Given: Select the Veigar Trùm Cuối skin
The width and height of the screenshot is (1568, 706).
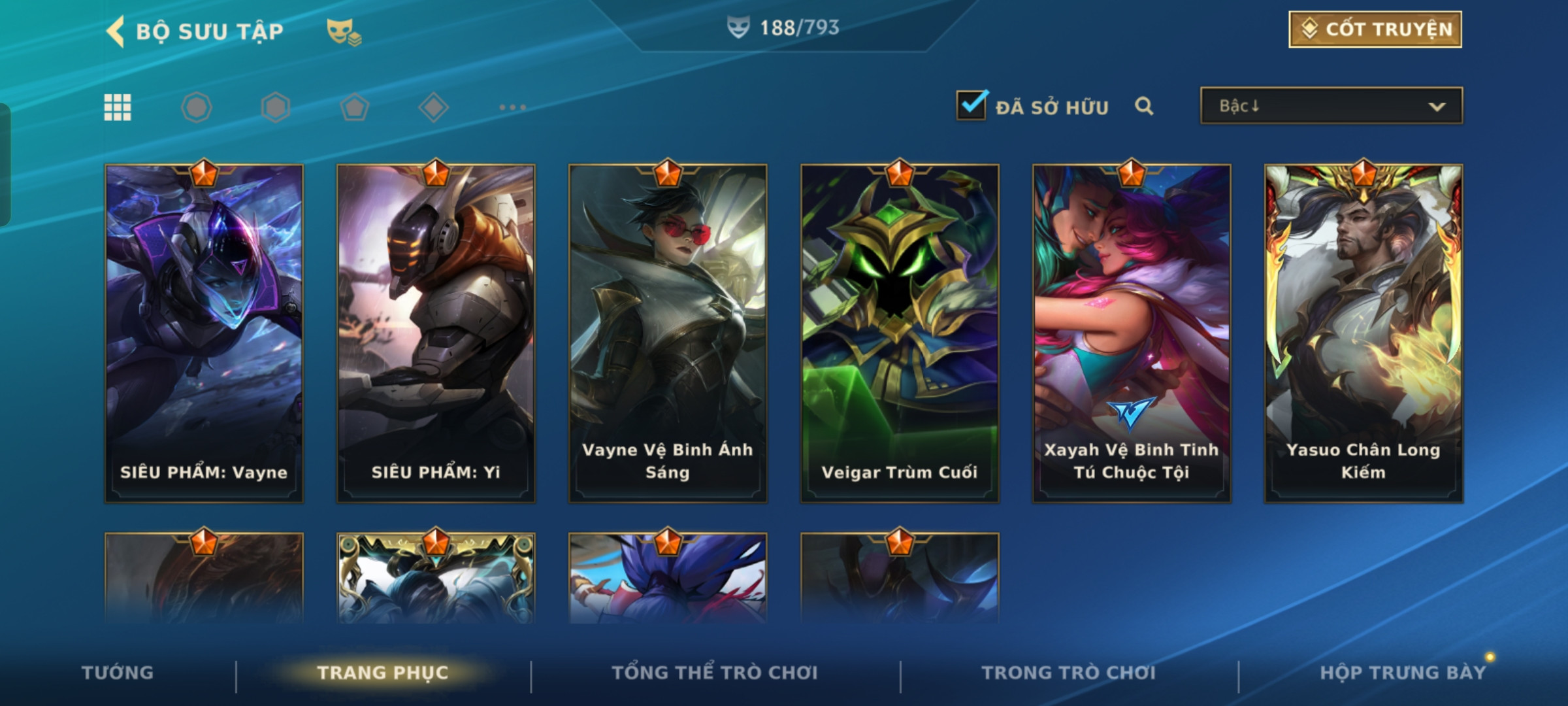Looking at the screenshot, I should pos(900,333).
